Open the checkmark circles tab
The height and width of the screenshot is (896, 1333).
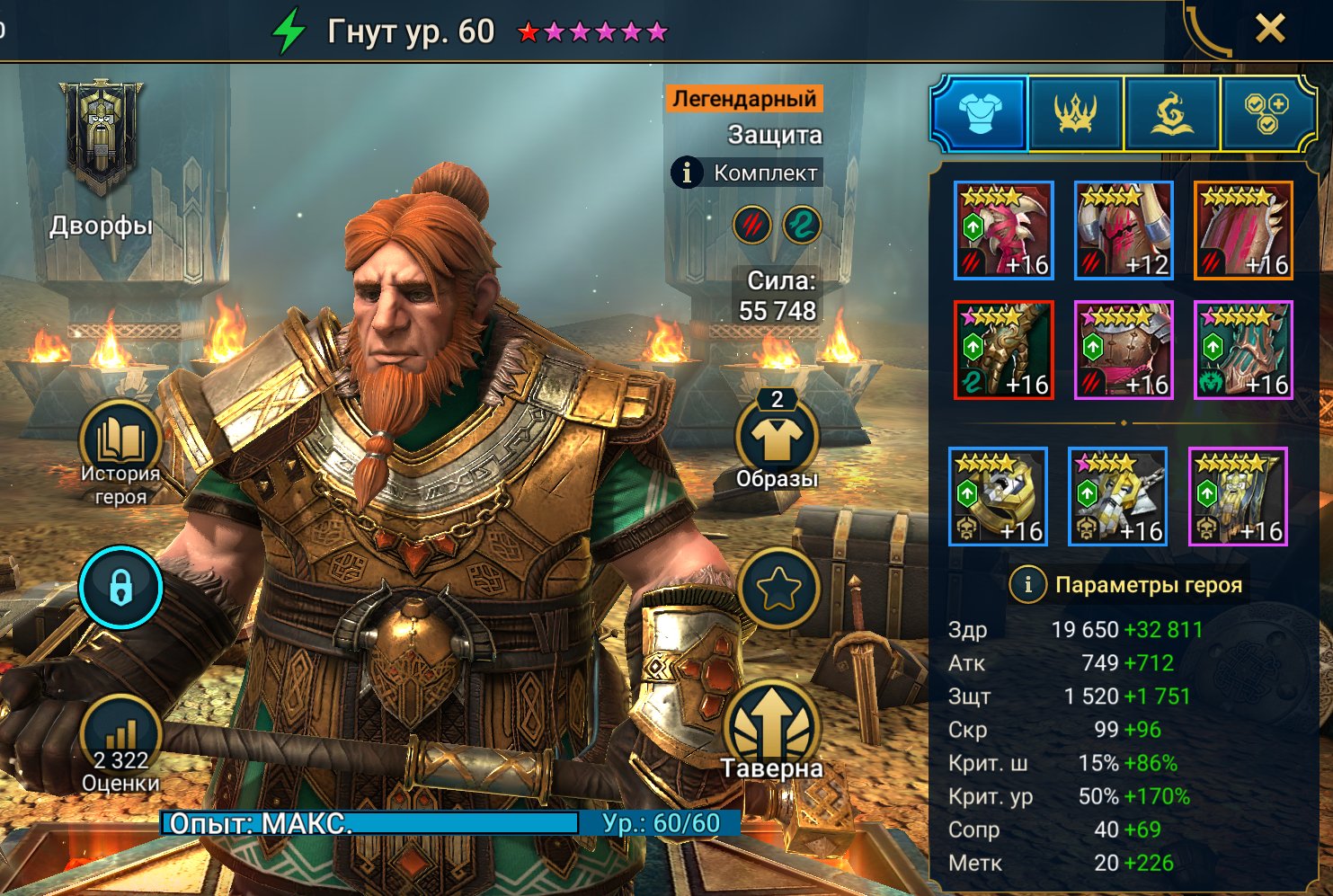tap(1266, 114)
